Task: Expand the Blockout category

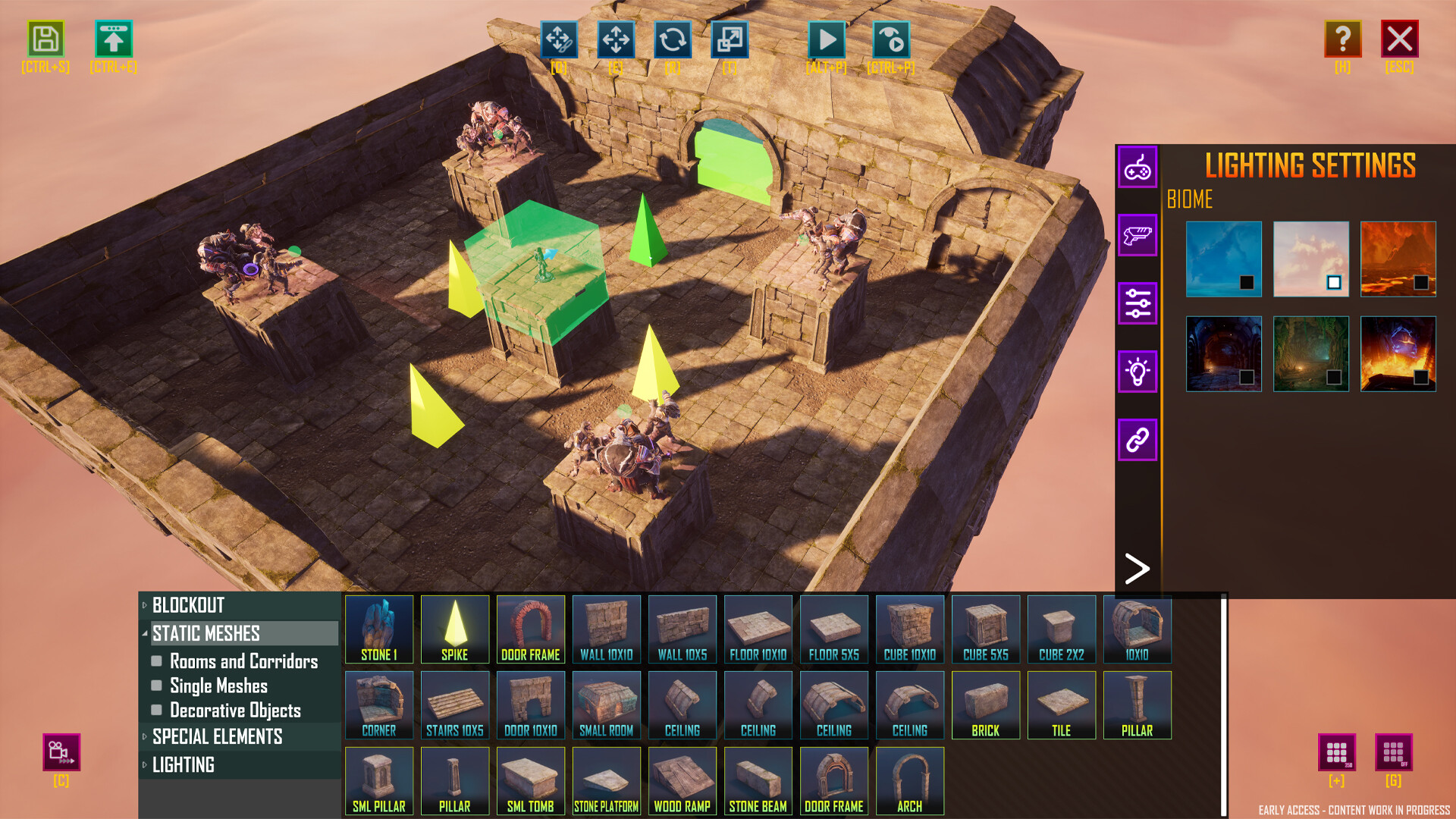Action: (187, 606)
